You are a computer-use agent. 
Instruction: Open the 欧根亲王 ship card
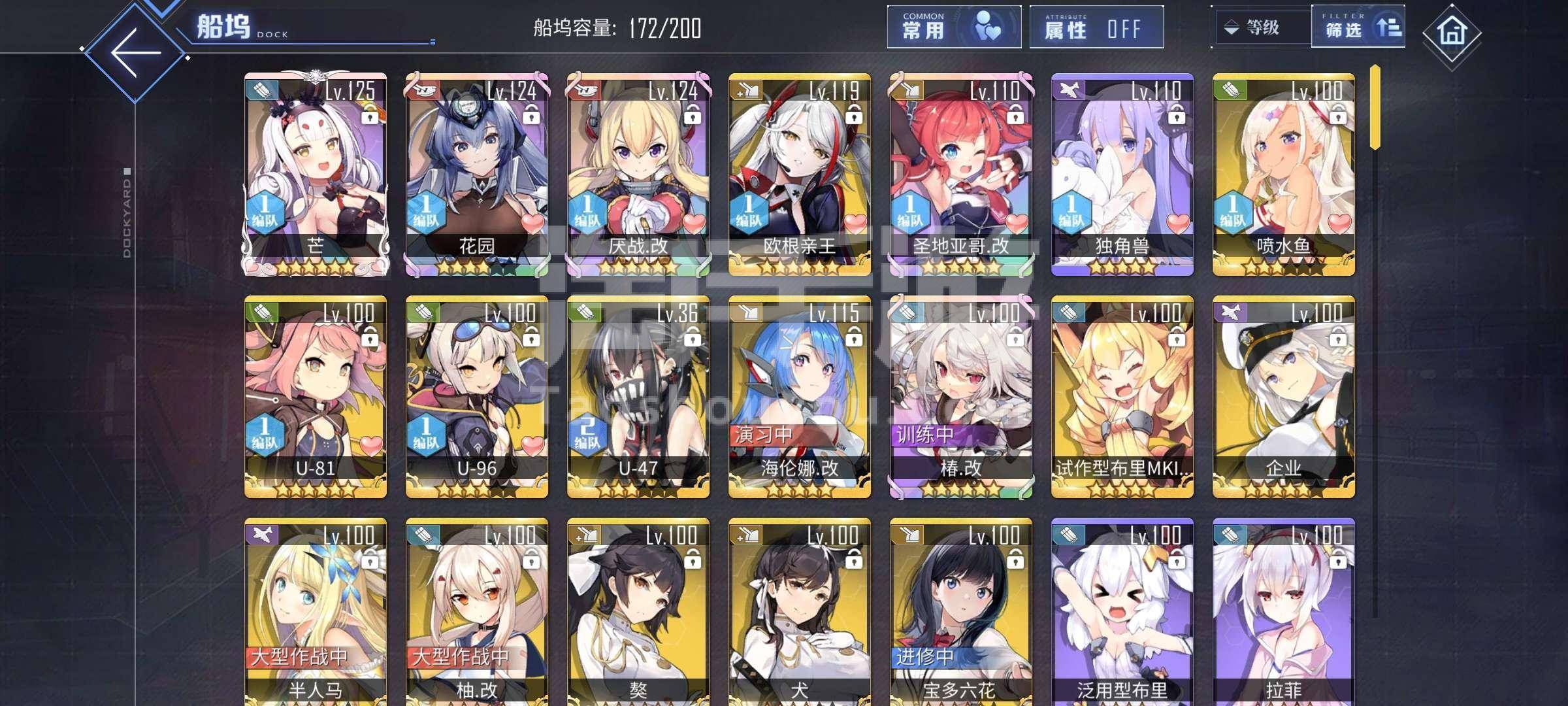click(800, 174)
